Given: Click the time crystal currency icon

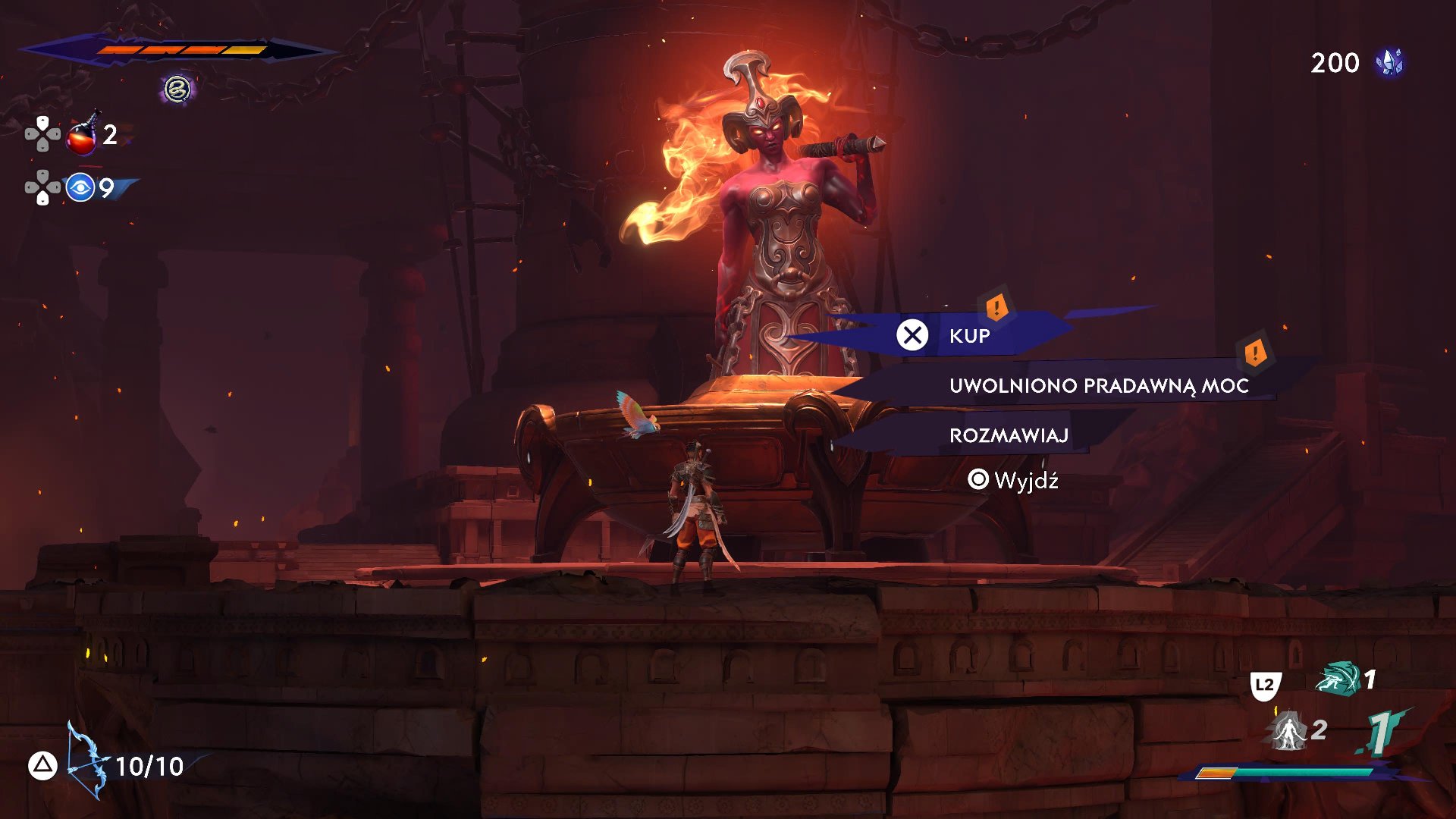Looking at the screenshot, I should pos(1389,63).
